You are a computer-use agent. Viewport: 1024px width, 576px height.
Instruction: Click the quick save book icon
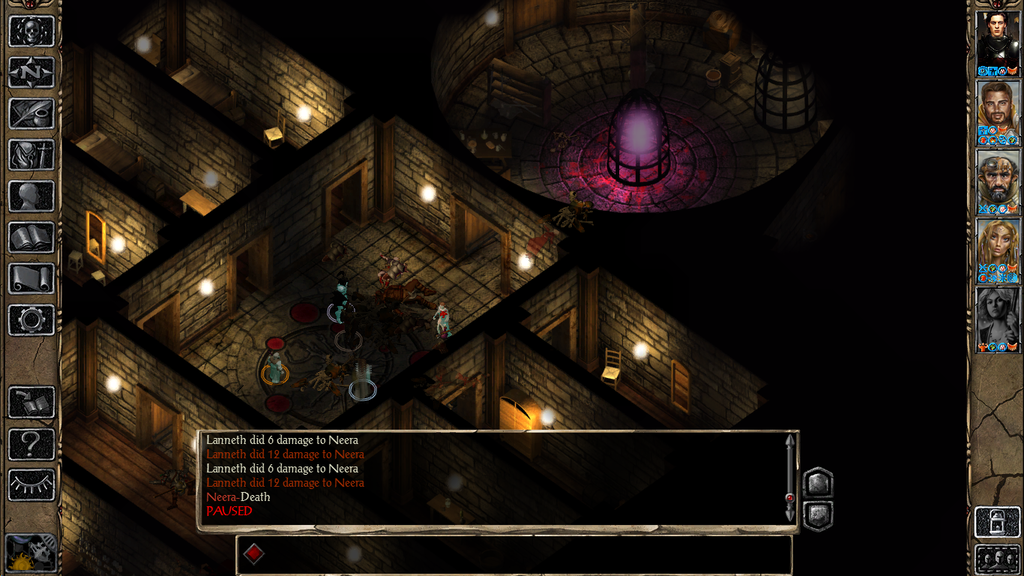(31, 402)
